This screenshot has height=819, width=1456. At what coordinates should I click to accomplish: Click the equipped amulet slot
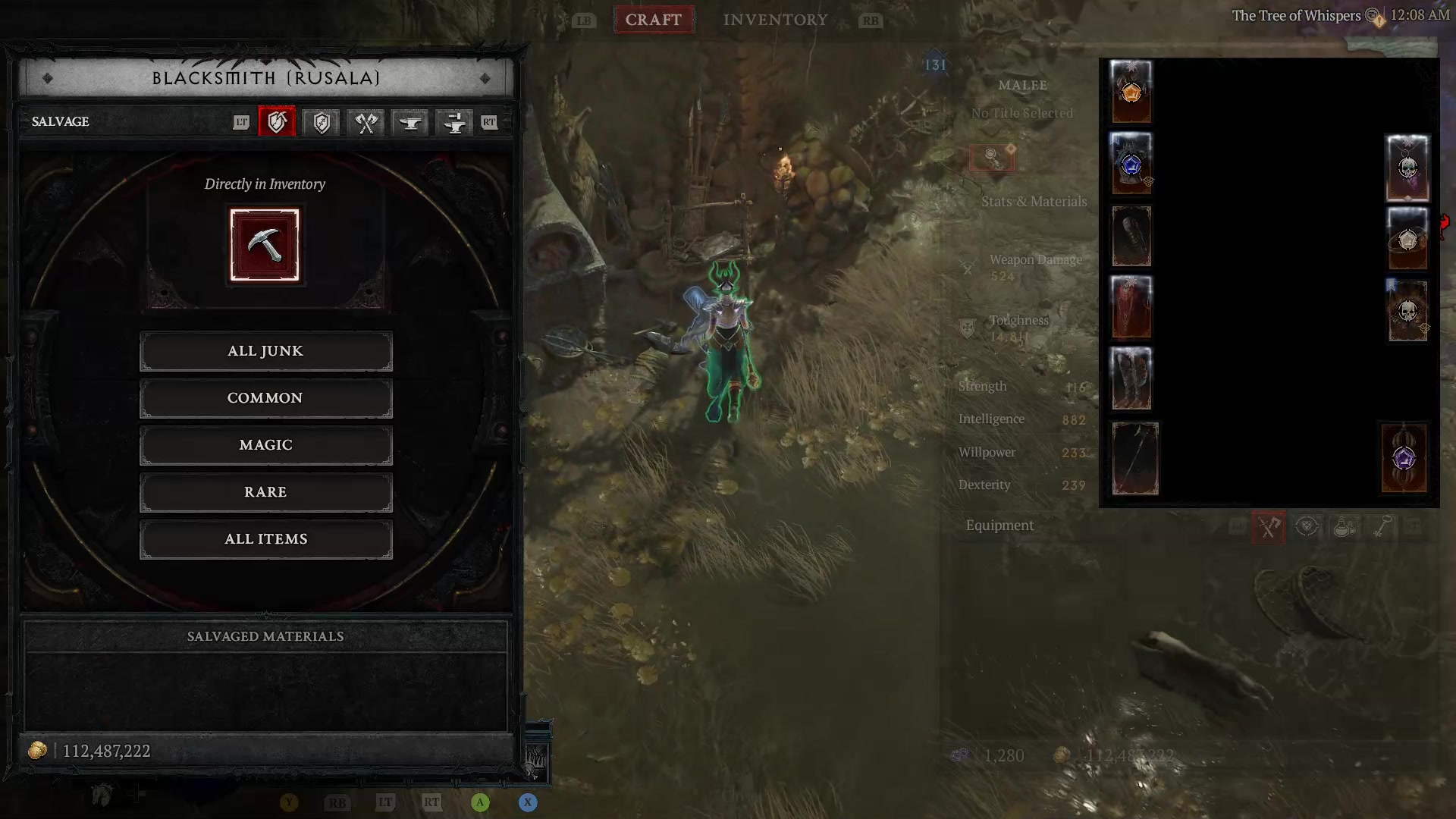pos(1407,167)
